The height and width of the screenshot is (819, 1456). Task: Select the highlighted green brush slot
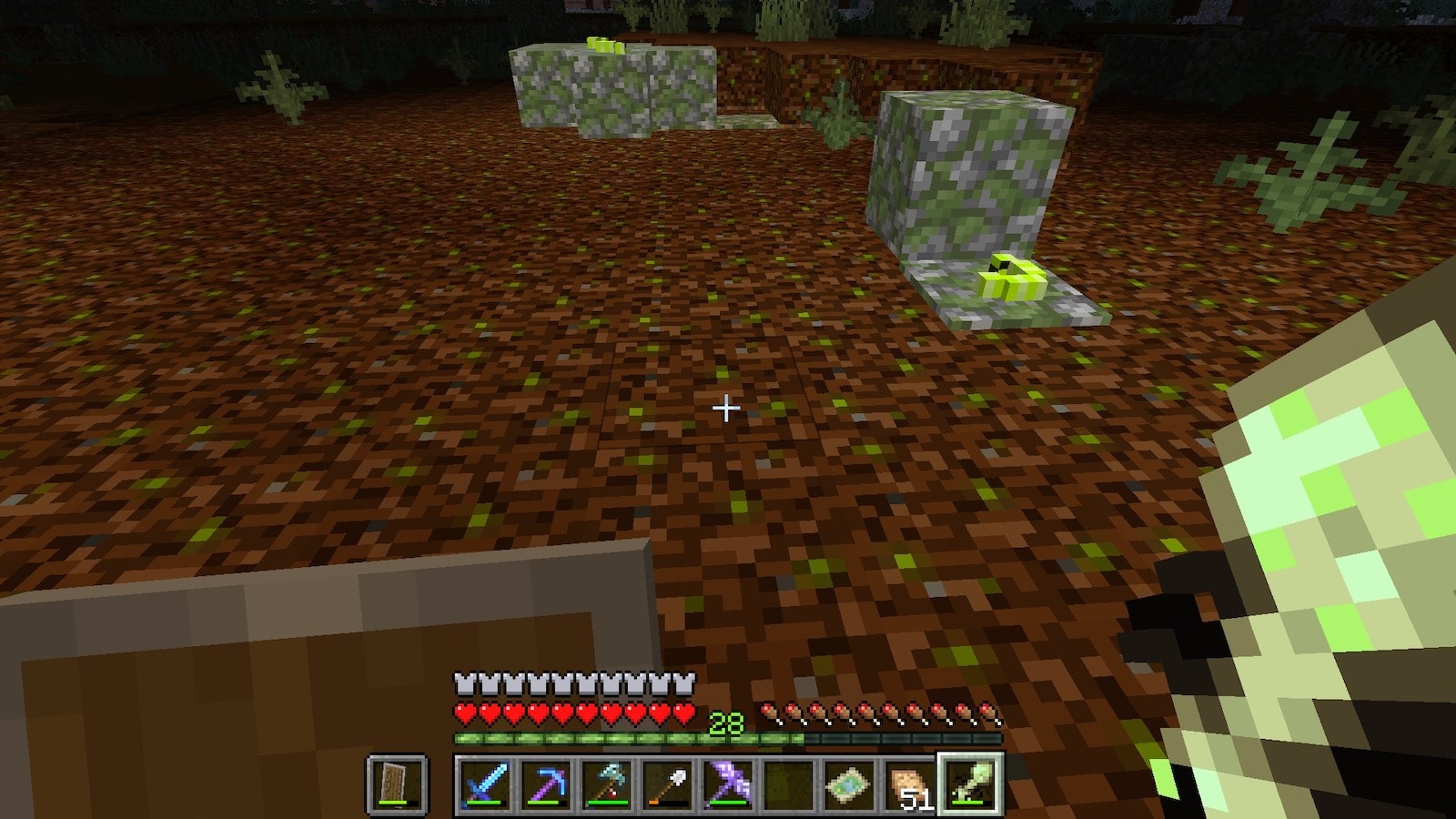[970, 784]
